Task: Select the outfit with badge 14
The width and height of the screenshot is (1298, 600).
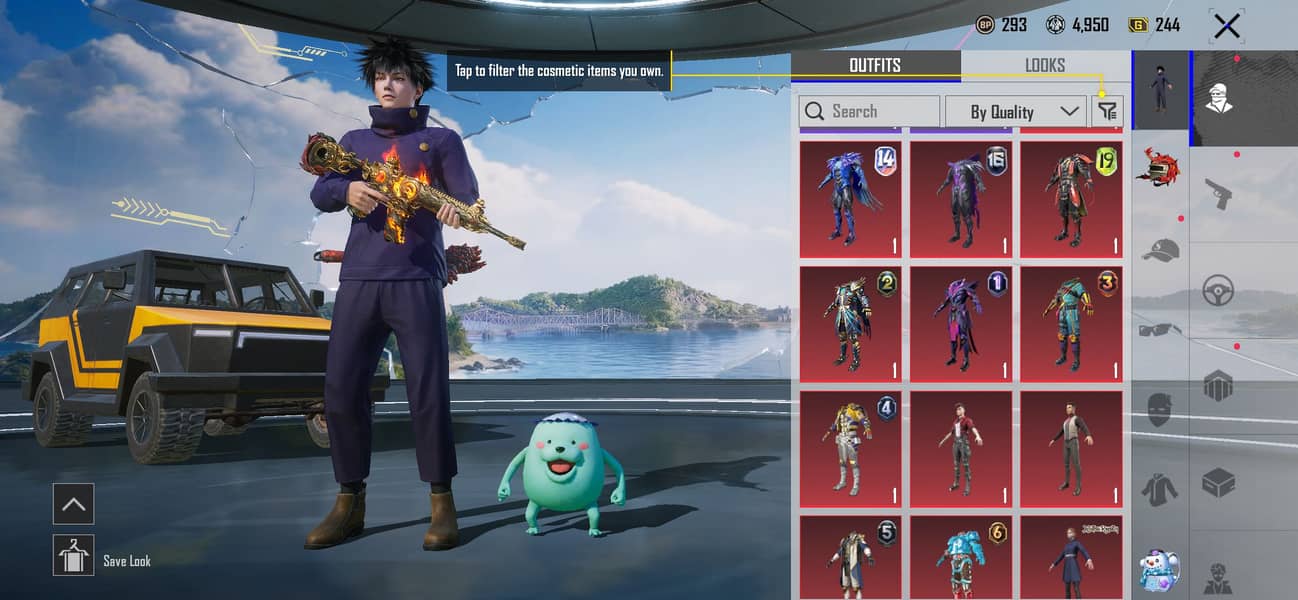Action: pos(850,199)
